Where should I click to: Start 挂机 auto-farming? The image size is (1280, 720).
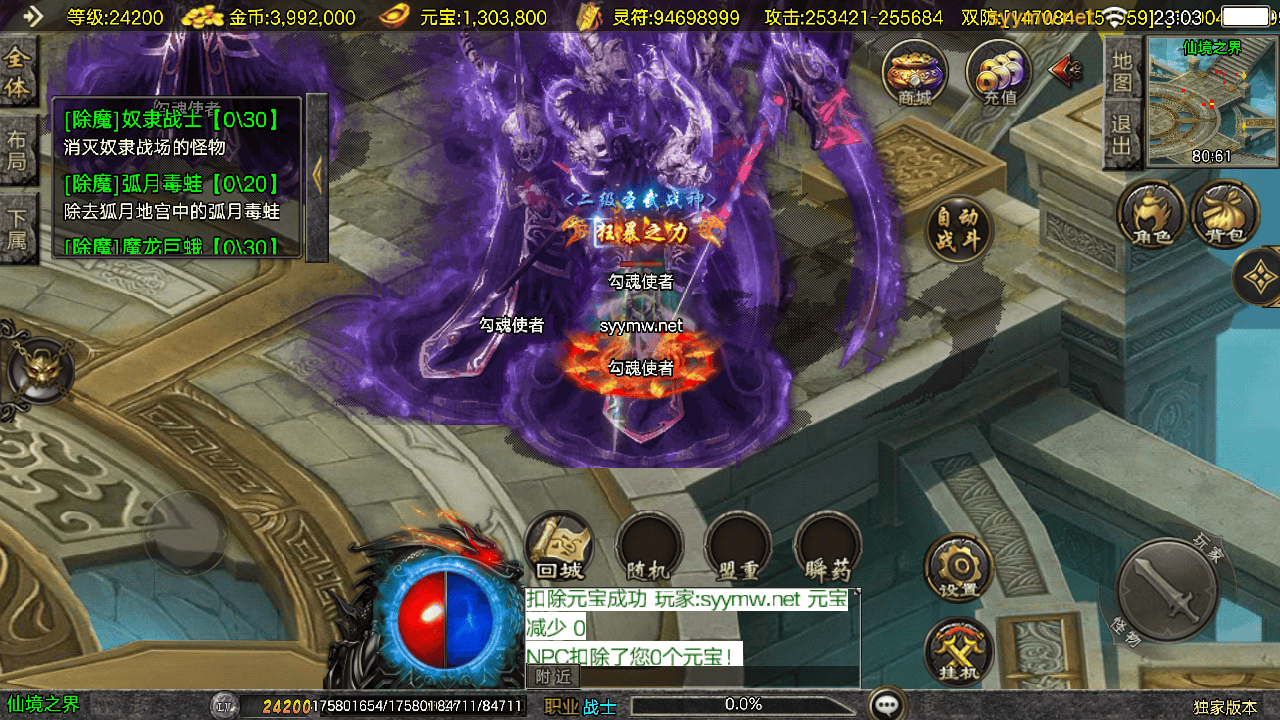958,652
